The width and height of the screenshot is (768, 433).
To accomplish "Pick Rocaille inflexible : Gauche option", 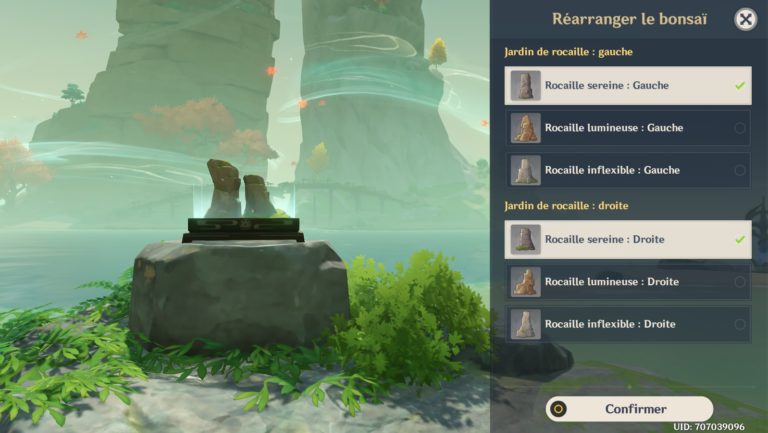I will pyautogui.click(x=628, y=170).
